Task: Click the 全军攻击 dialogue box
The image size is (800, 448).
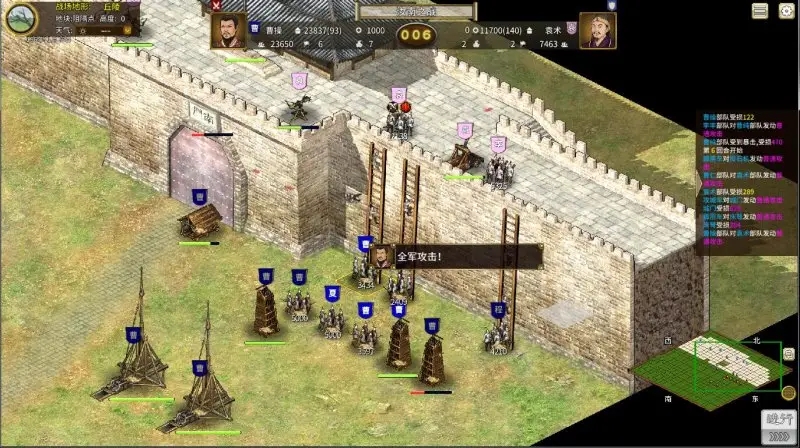Action: 457,255
